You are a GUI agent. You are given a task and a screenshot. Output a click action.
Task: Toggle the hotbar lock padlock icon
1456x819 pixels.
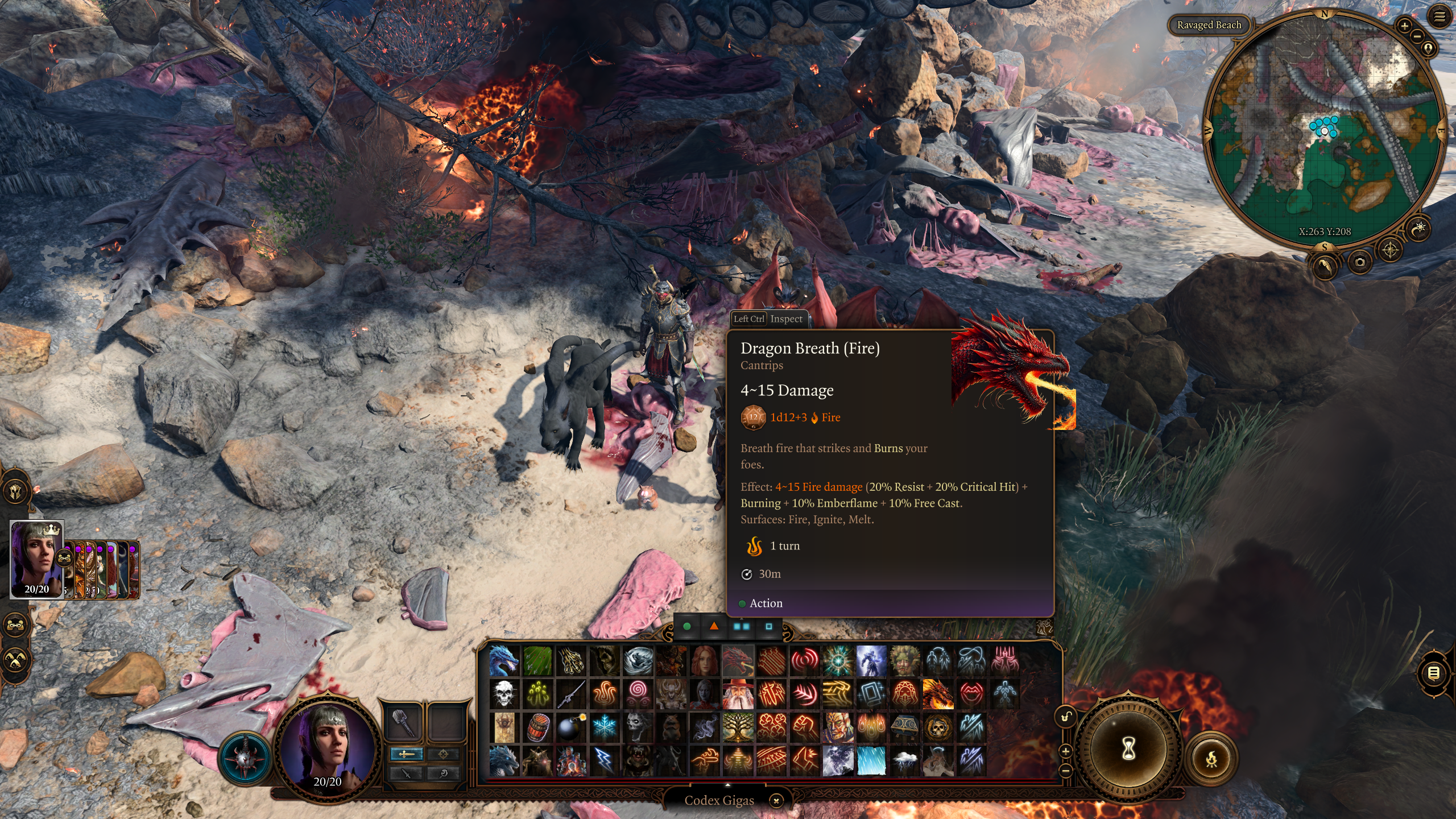click(1066, 717)
